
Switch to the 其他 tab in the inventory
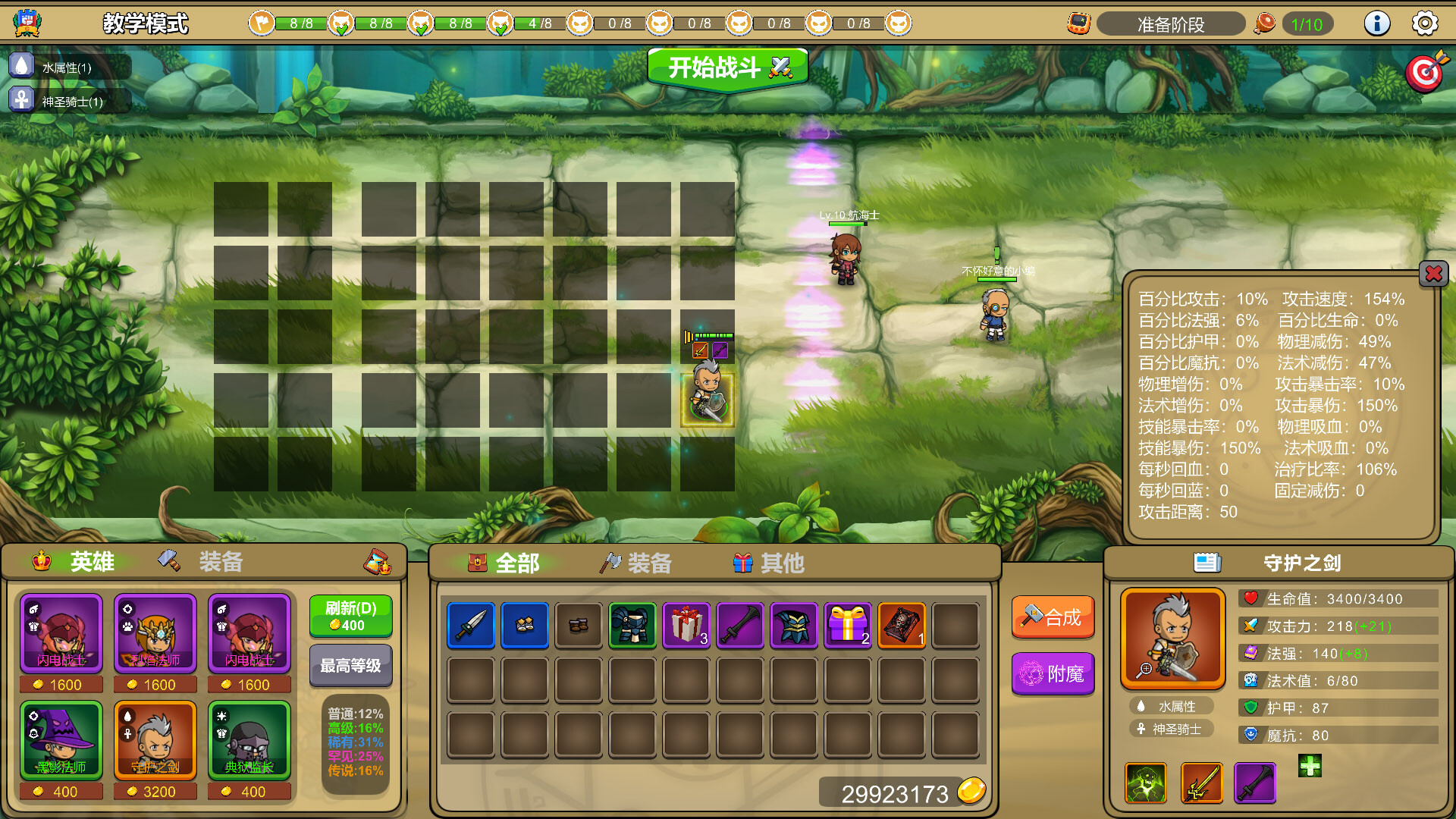click(x=767, y=563)
